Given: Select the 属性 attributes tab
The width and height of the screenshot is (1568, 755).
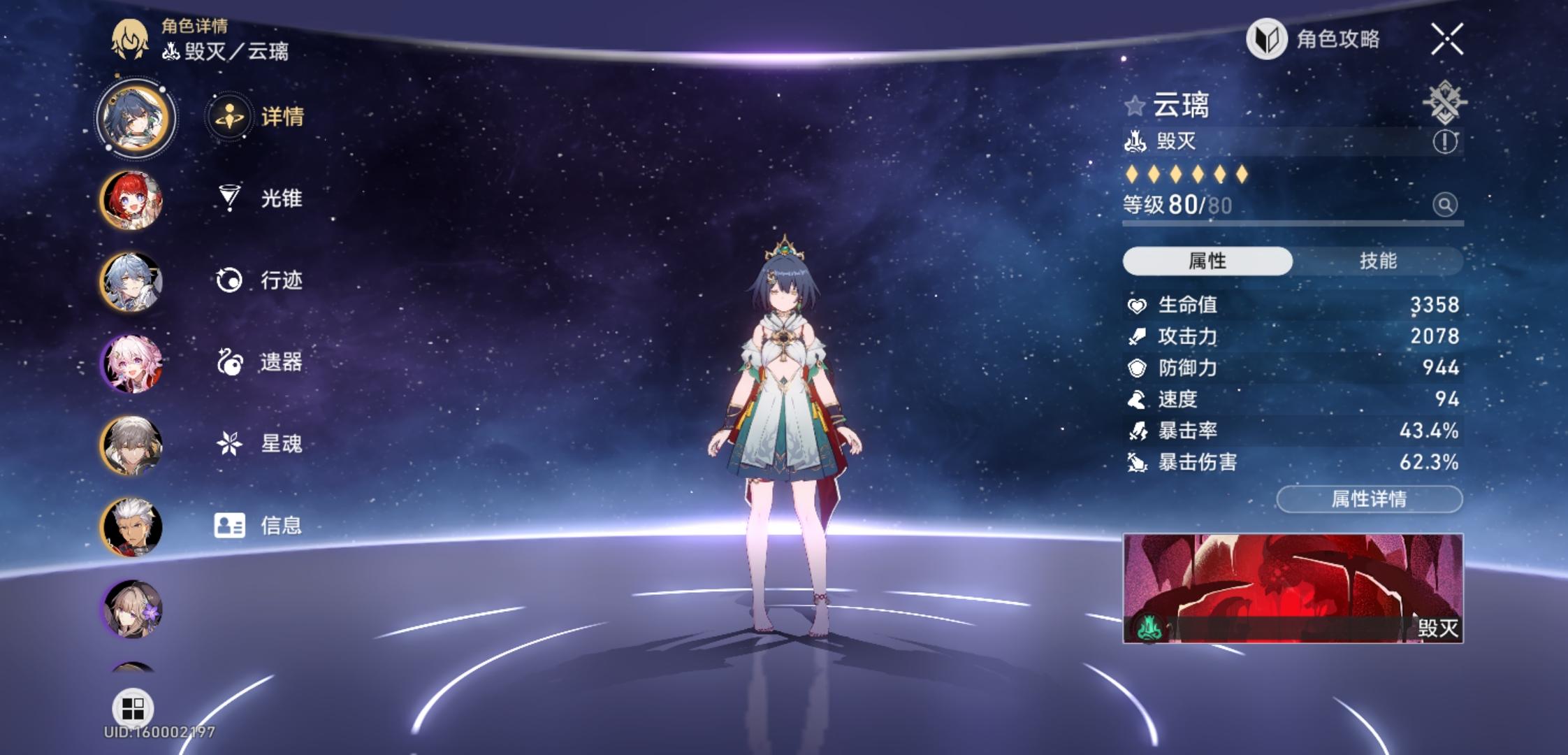Looking at the screenshot, I should click(1207, 261).
